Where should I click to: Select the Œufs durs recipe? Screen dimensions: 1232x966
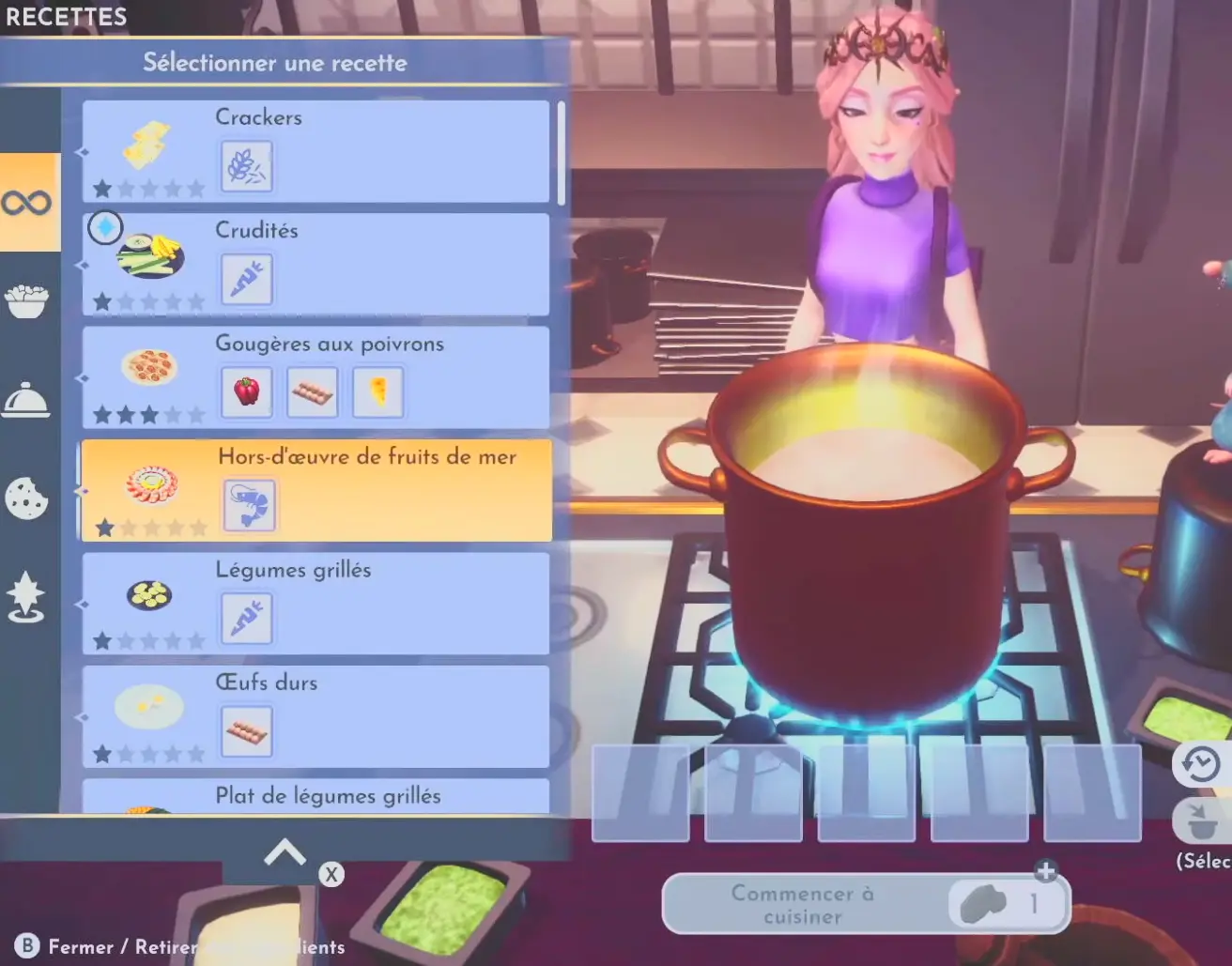pos(316,716)
